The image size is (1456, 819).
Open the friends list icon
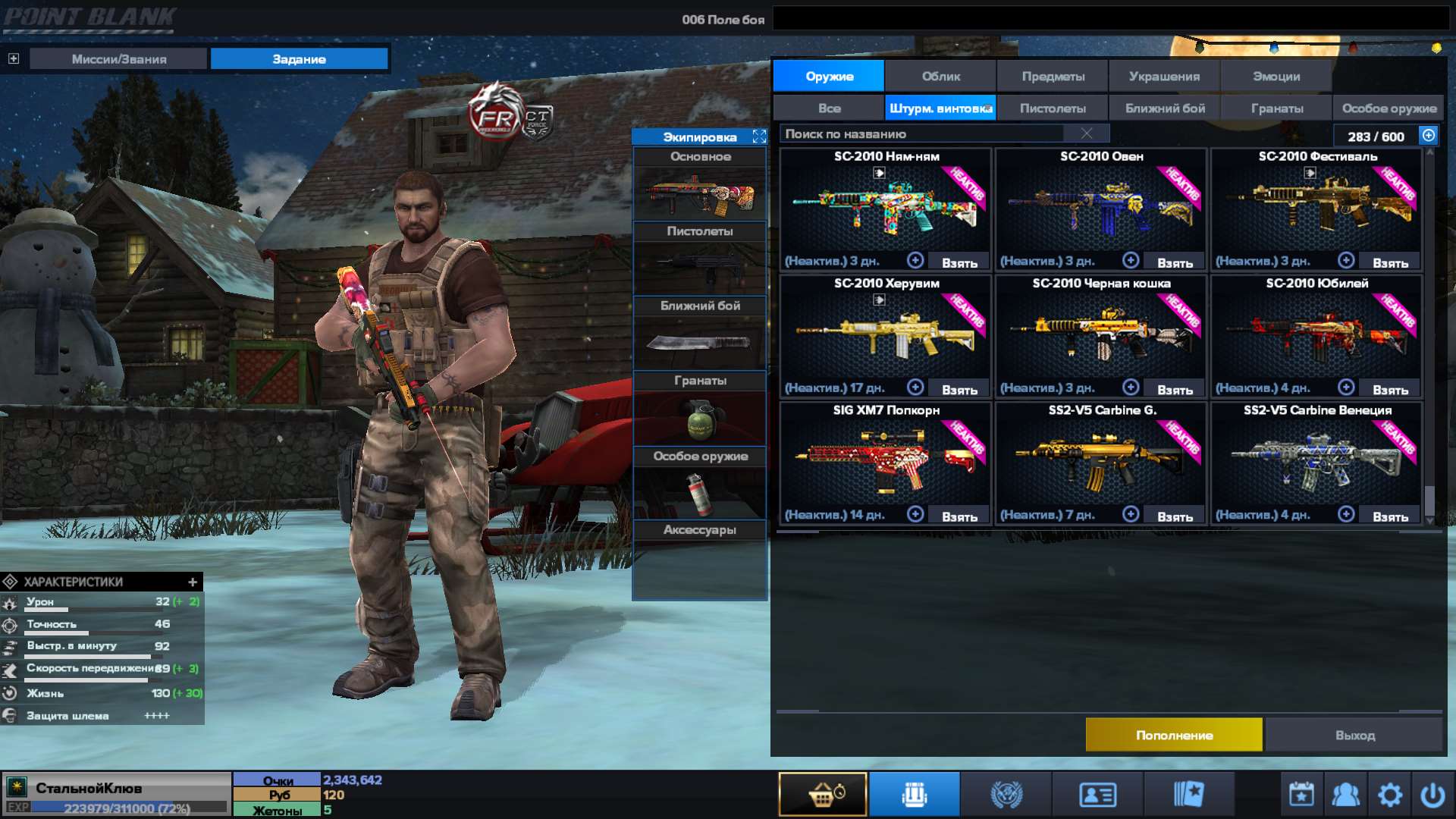point(1345,793)
